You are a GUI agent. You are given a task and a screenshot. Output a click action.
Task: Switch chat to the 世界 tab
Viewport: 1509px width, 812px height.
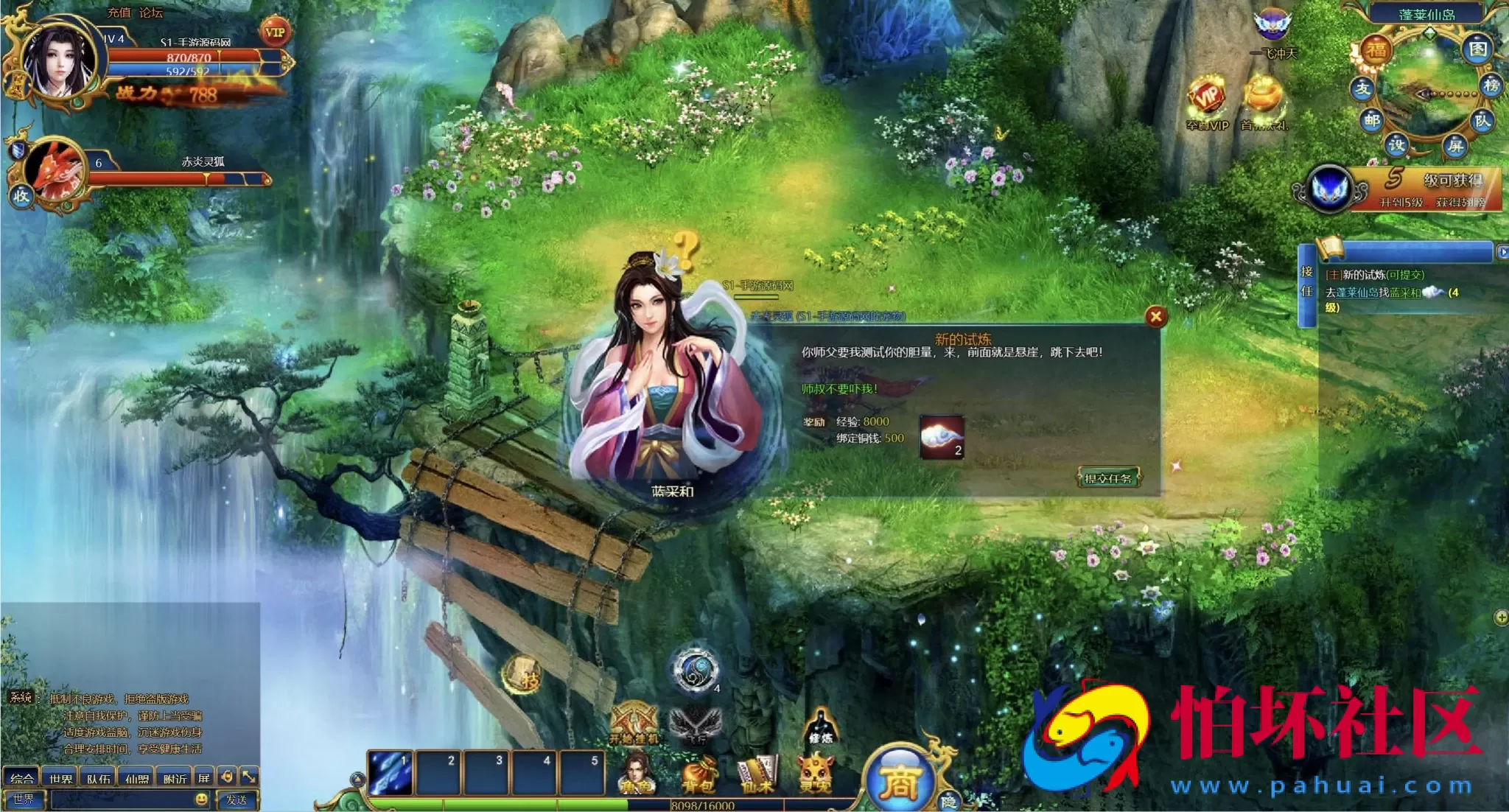[x=60, y=778]
